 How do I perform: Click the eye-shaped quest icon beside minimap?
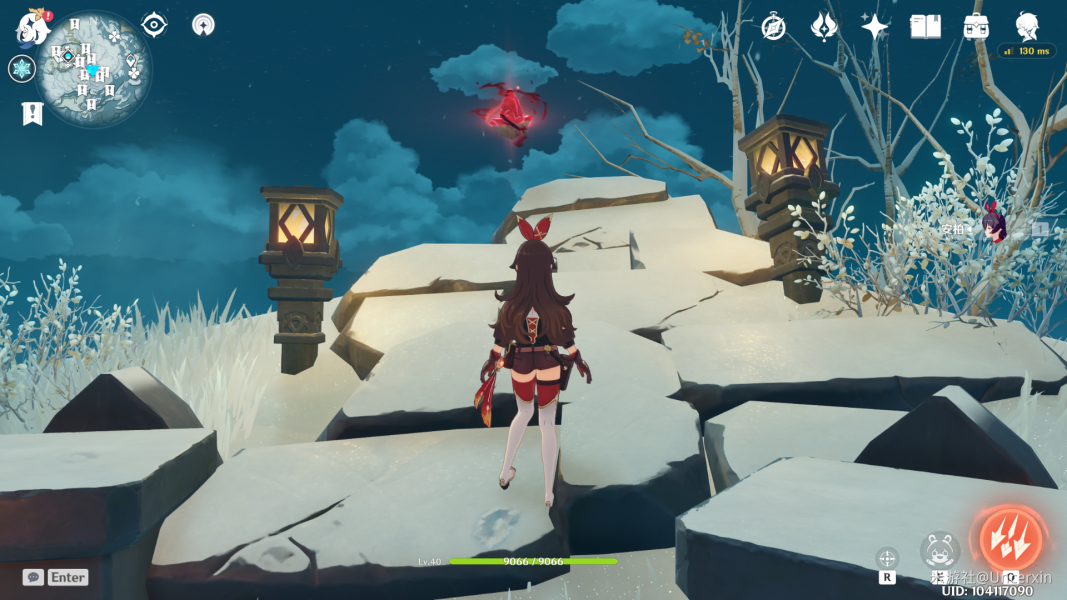tap(154, 25)
